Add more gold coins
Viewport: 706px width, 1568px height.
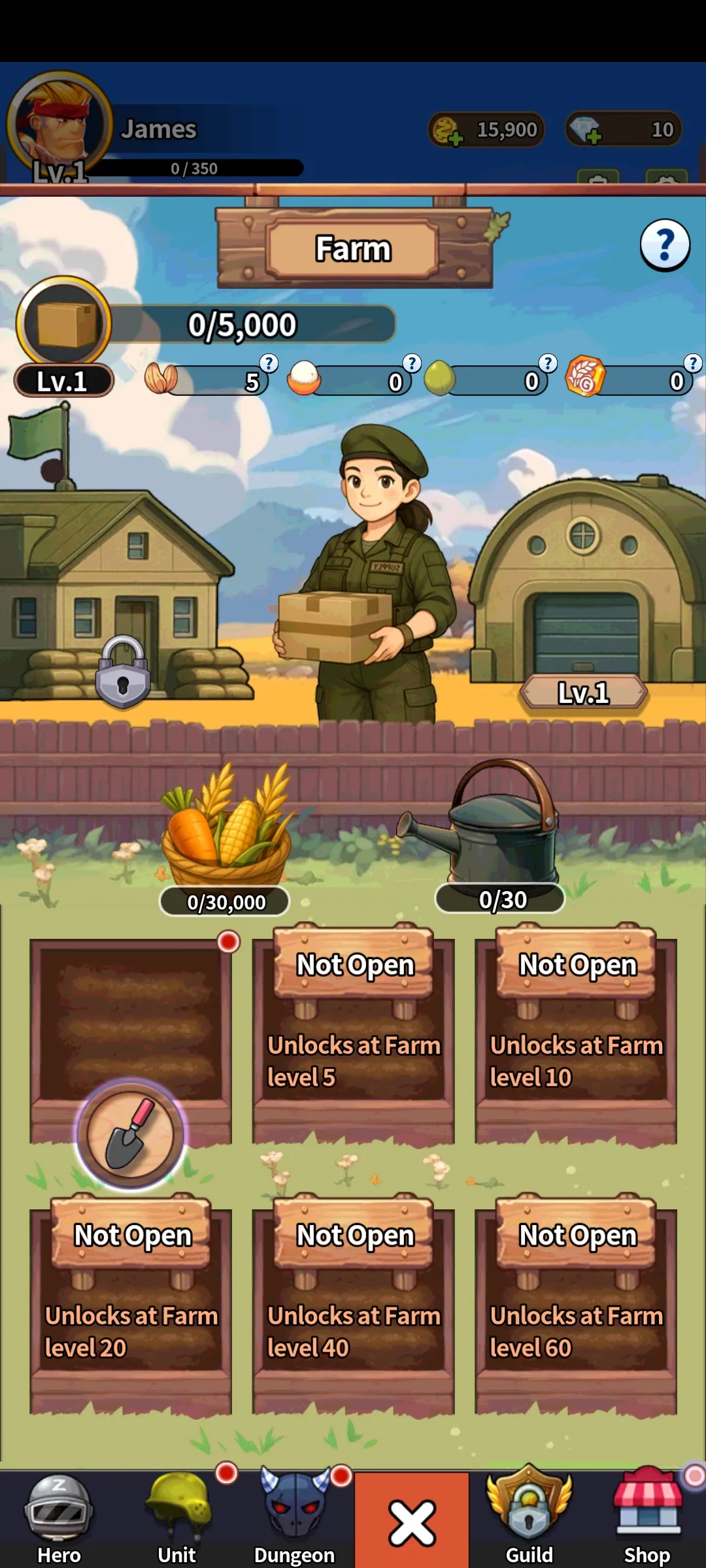pyautogui.click(x=448, y=131)
